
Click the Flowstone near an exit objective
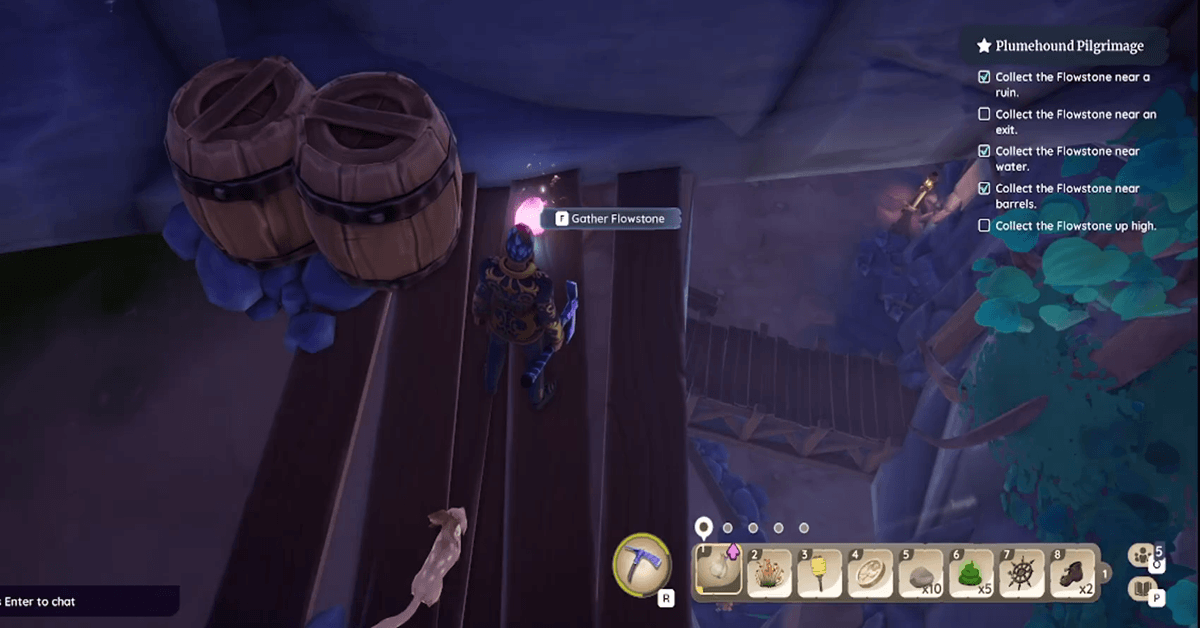(x=1075, y=122)
